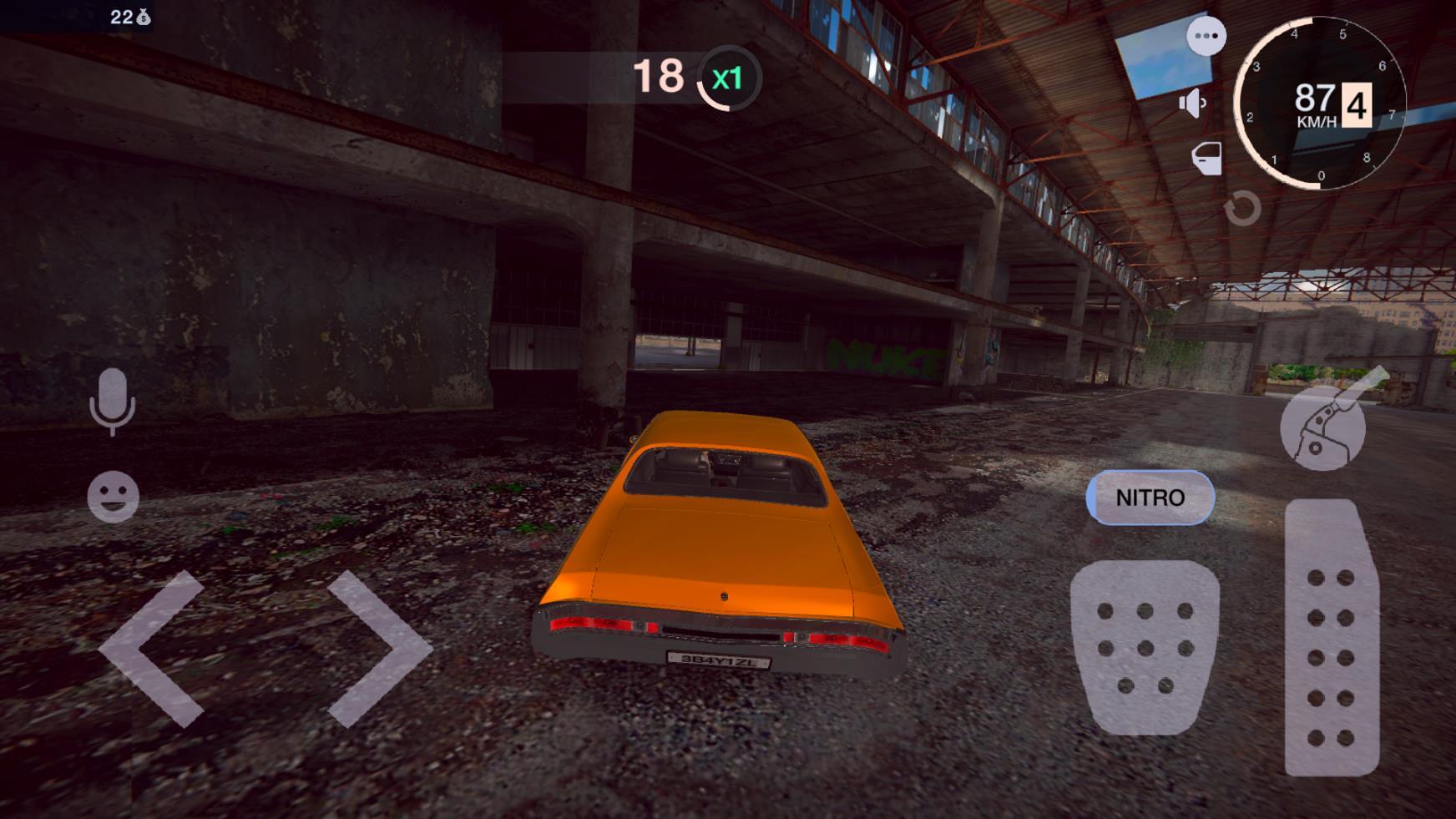Image resolution: width=1456 pixels, height=819 pixels.
Task: Open the three-dots chat bubble menu
Action: pos(1206,36)
